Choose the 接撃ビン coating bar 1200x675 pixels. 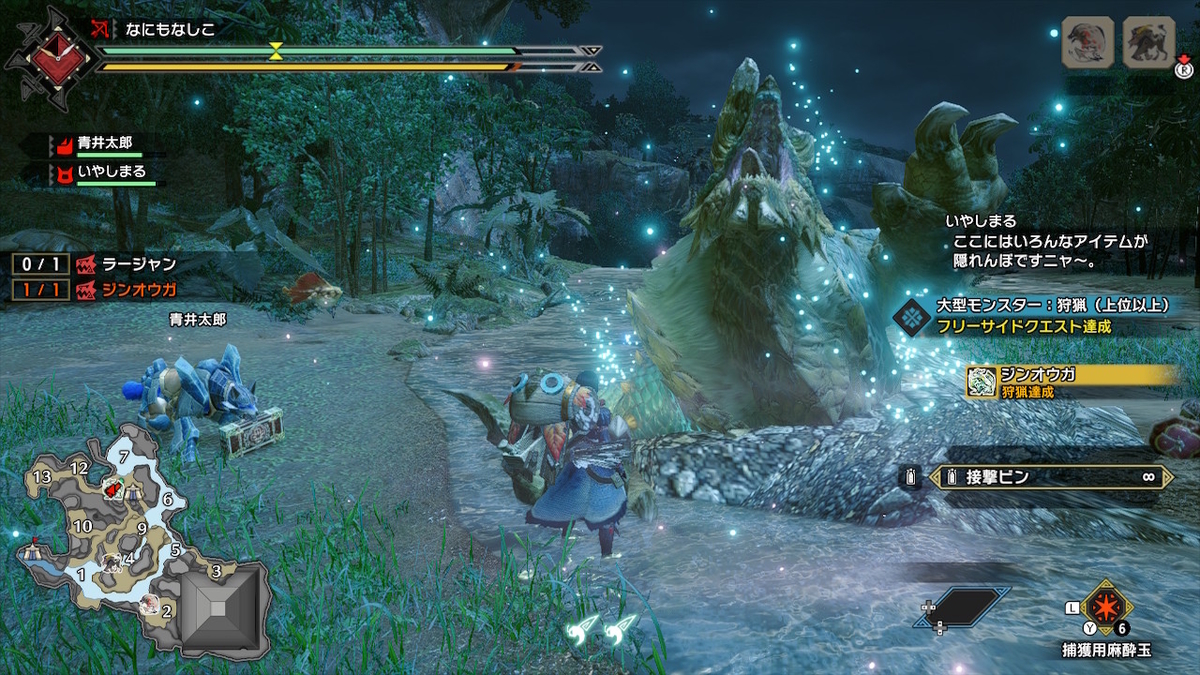1048,477
